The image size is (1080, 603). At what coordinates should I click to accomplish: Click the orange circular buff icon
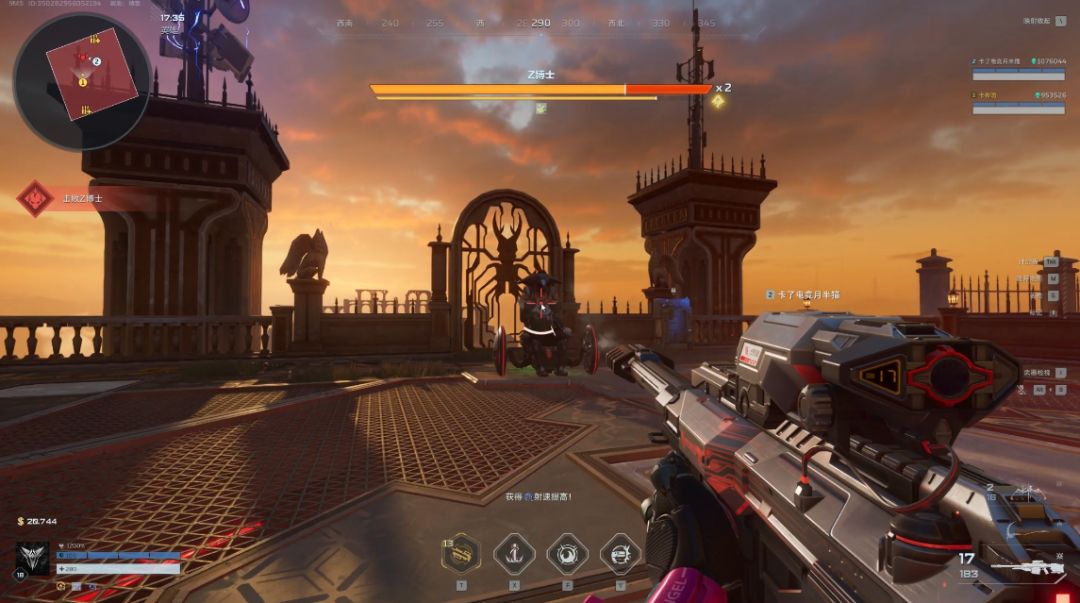tap(62, 586)
